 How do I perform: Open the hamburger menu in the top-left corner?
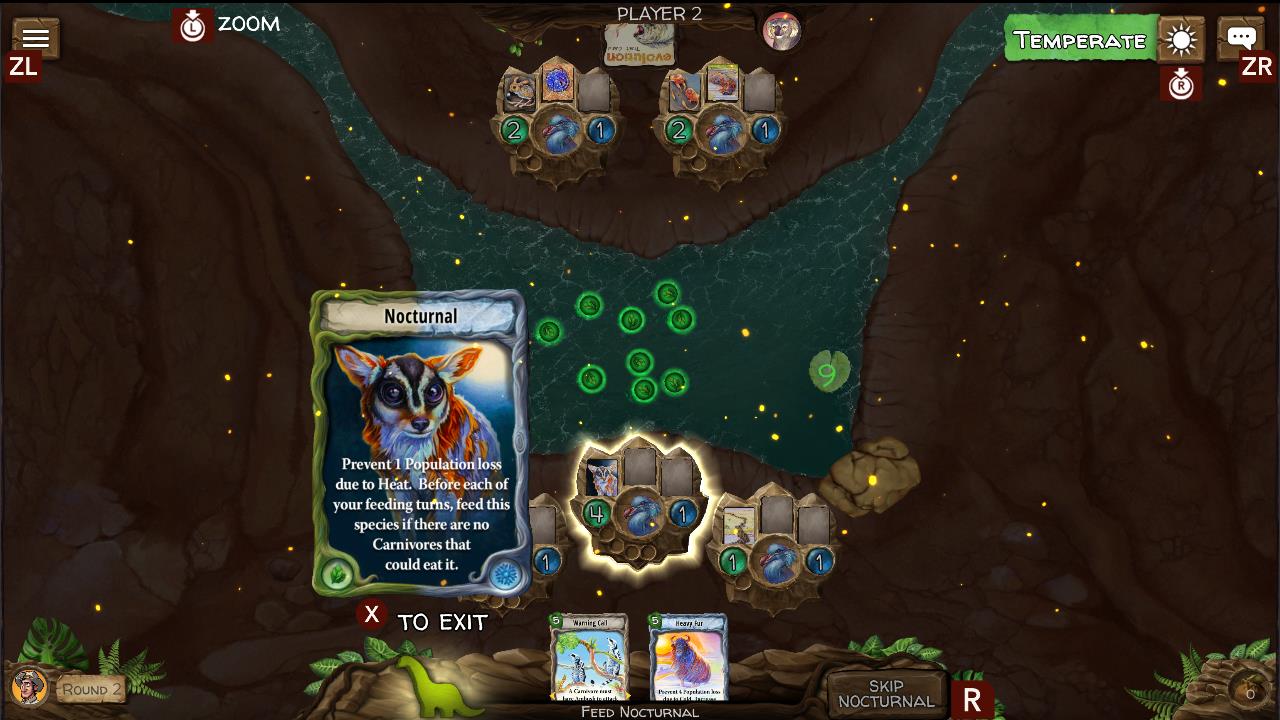point(35,37)
